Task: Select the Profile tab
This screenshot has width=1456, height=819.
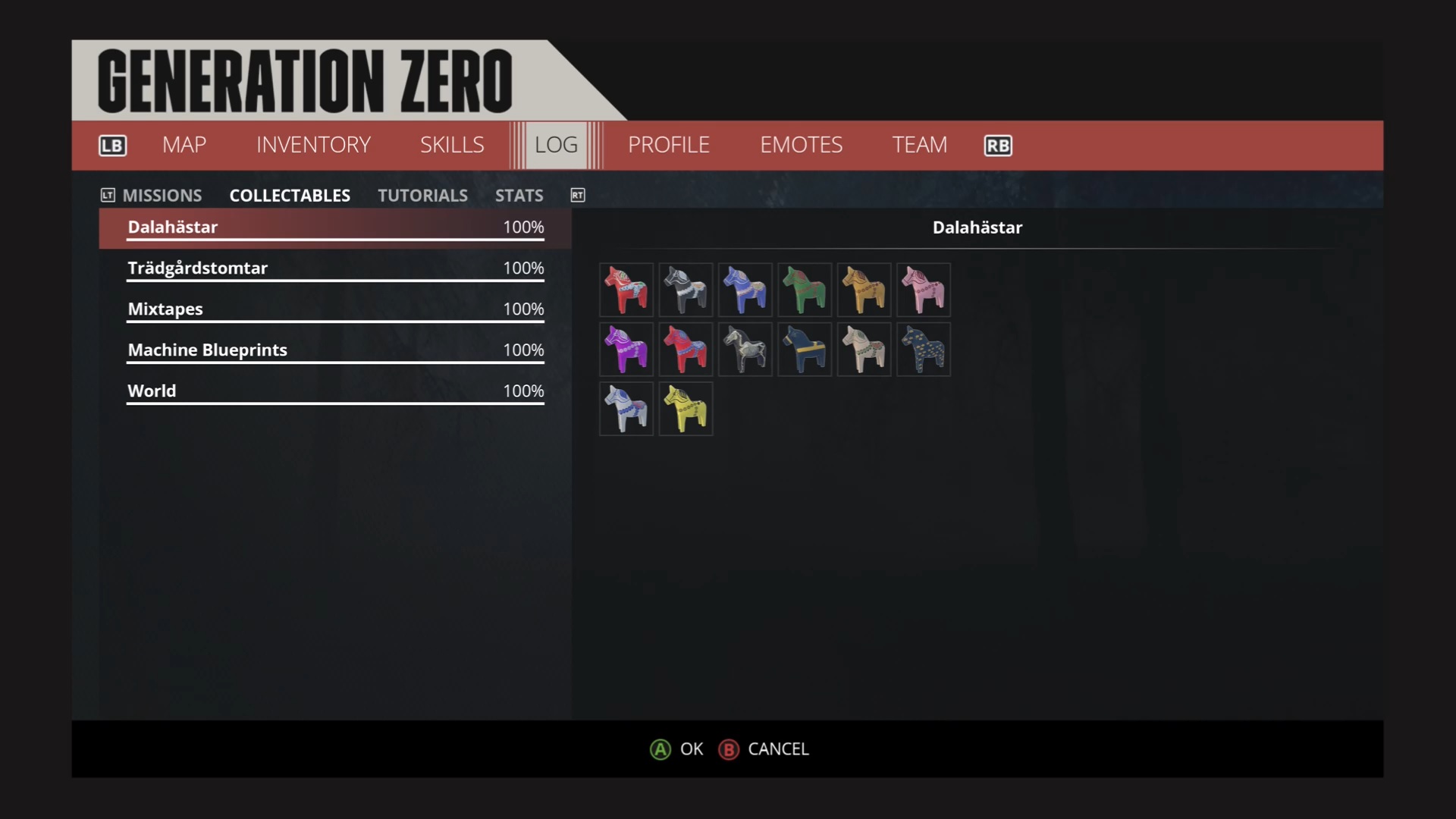Action: click(668, 145)
